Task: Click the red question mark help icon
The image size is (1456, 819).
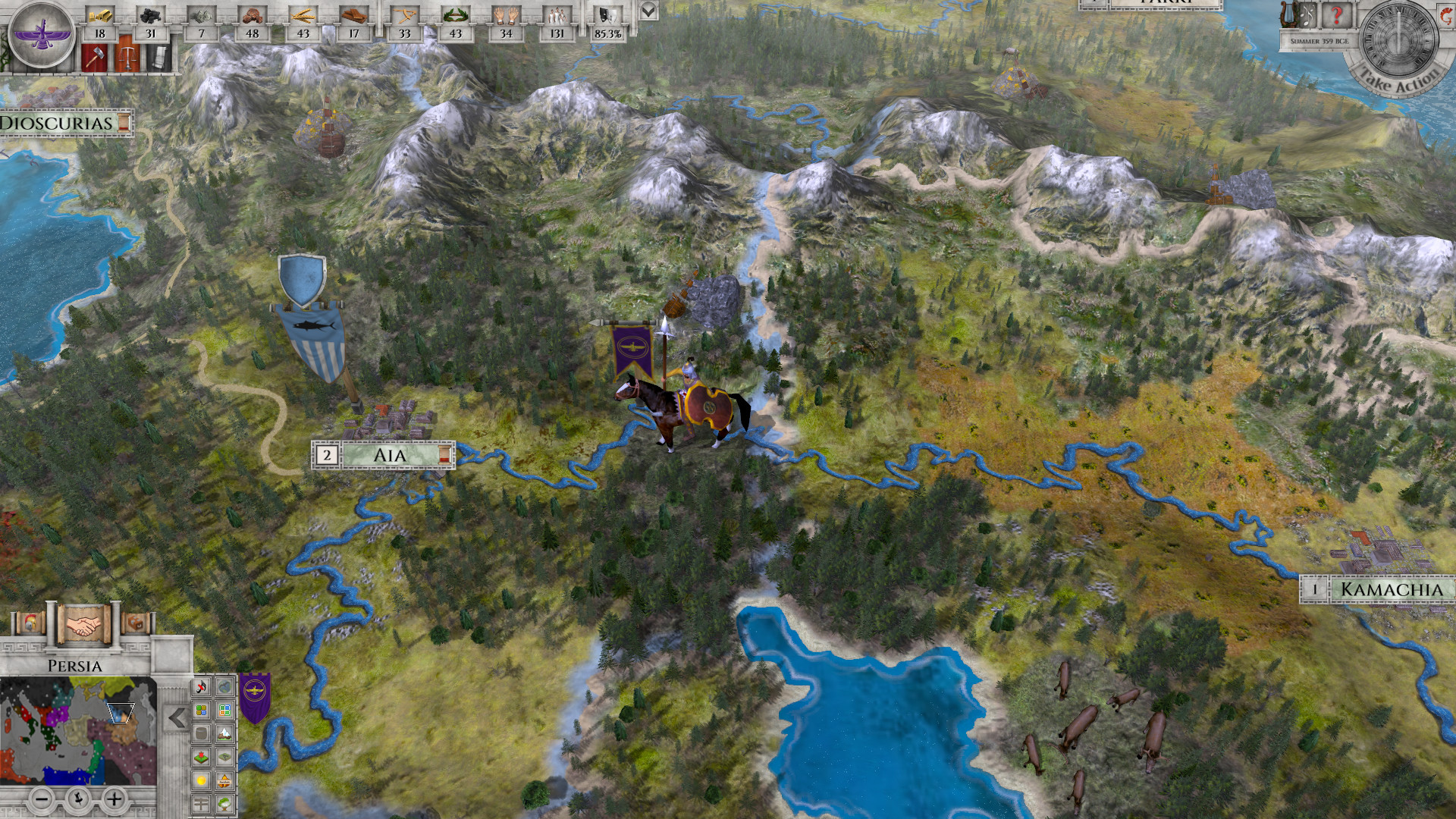Action: tap(1338, 17)
